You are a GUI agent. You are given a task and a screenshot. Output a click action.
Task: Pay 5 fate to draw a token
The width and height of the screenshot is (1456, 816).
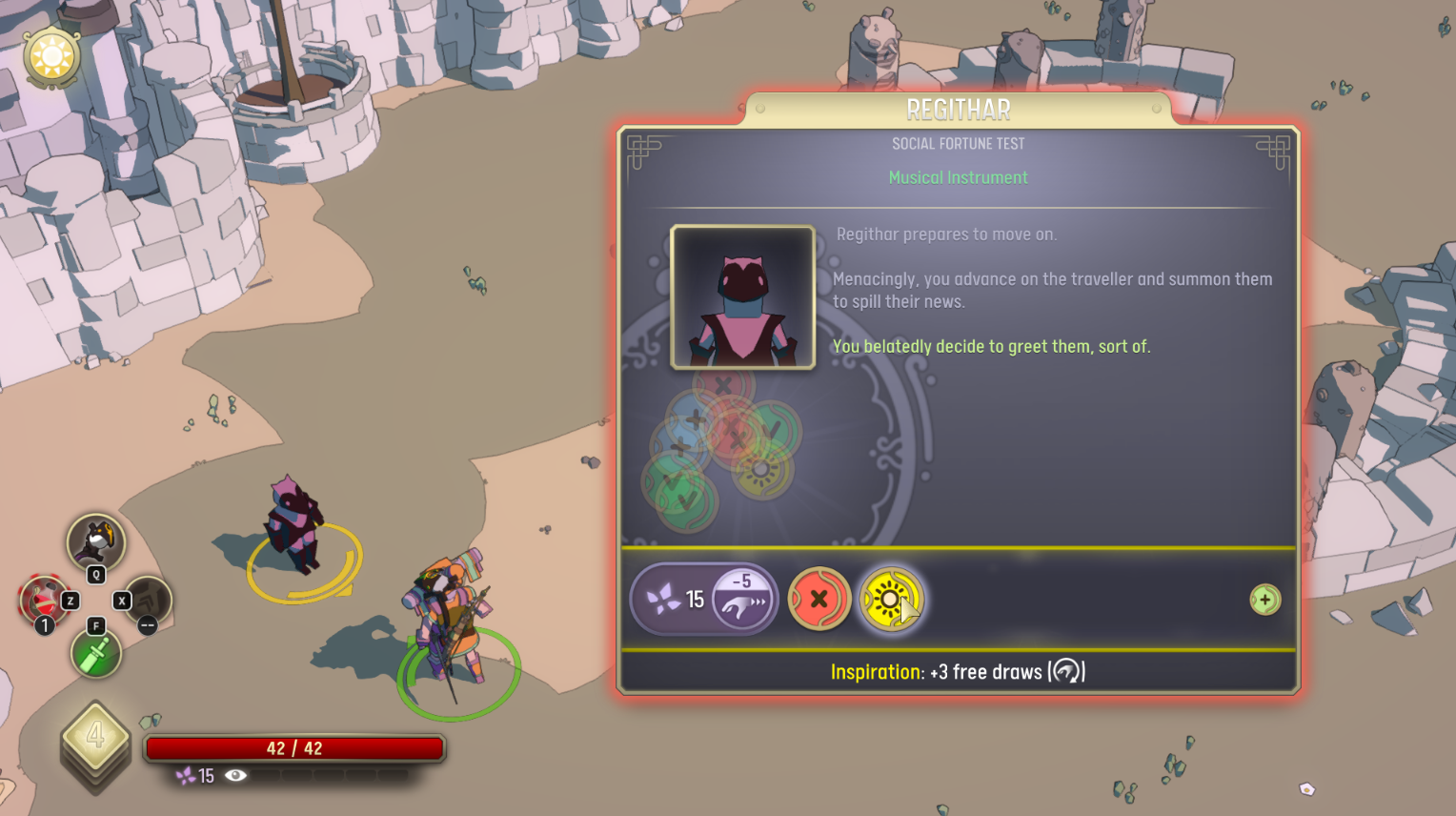click(x=742, y=599)
